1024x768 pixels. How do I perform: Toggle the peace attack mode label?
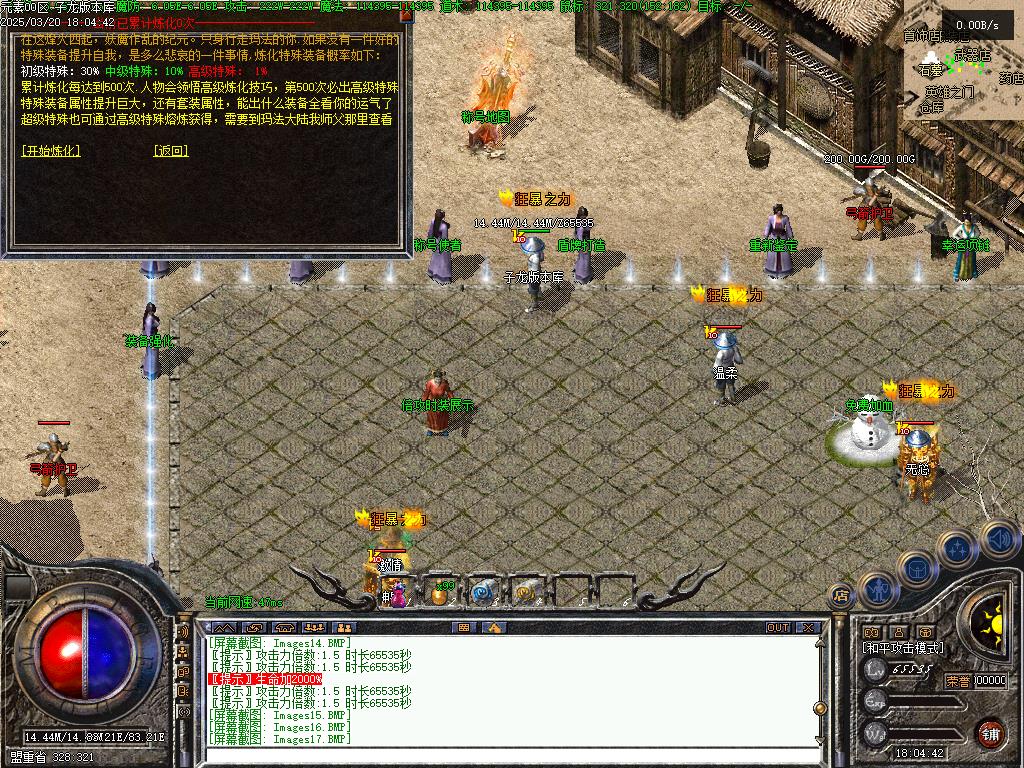coord(903,648)
